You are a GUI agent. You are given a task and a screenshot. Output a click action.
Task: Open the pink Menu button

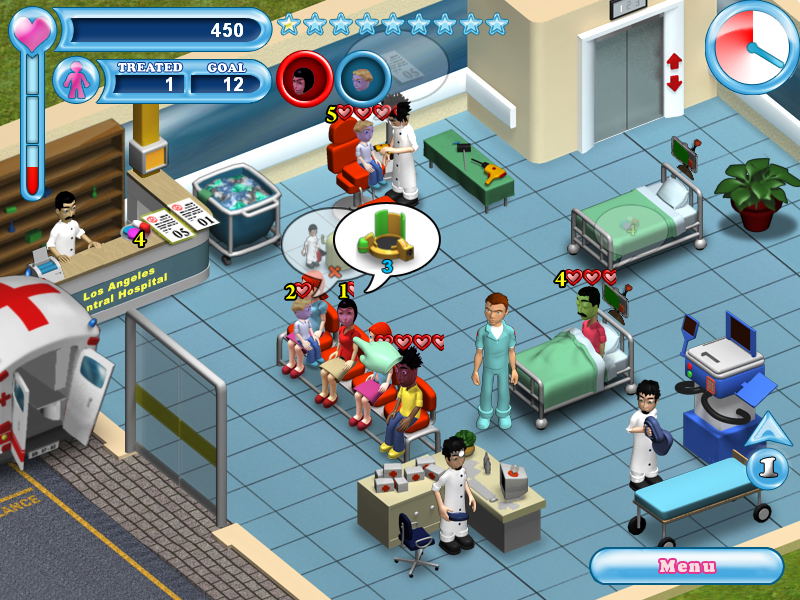[x=686, y=566]
